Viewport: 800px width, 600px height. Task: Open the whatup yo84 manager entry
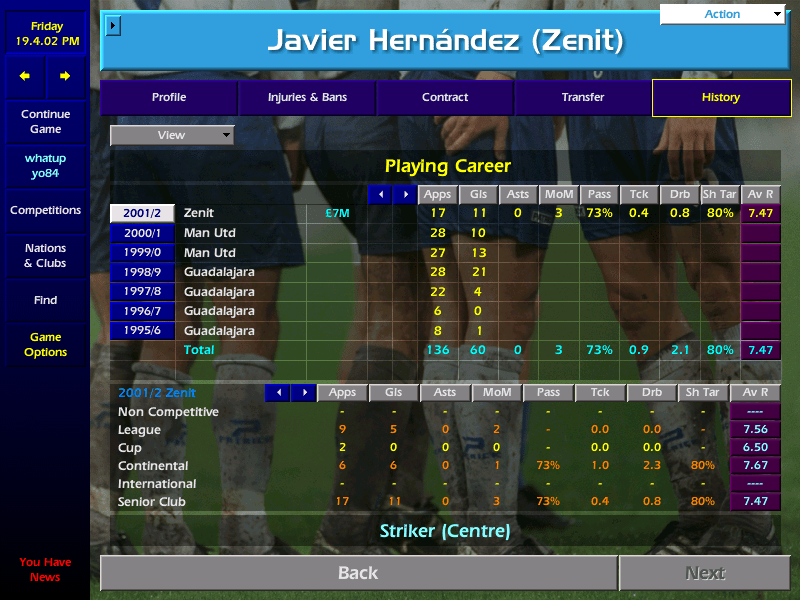pyautogui.click(x=45, y=166)
